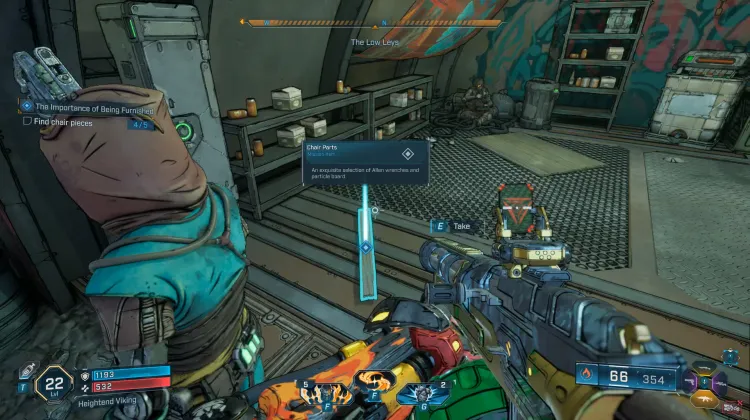The width and height of the screenshot is (750, 420).
Task: Open the Chair Parts item tooltip
Action: pos(365,163)
